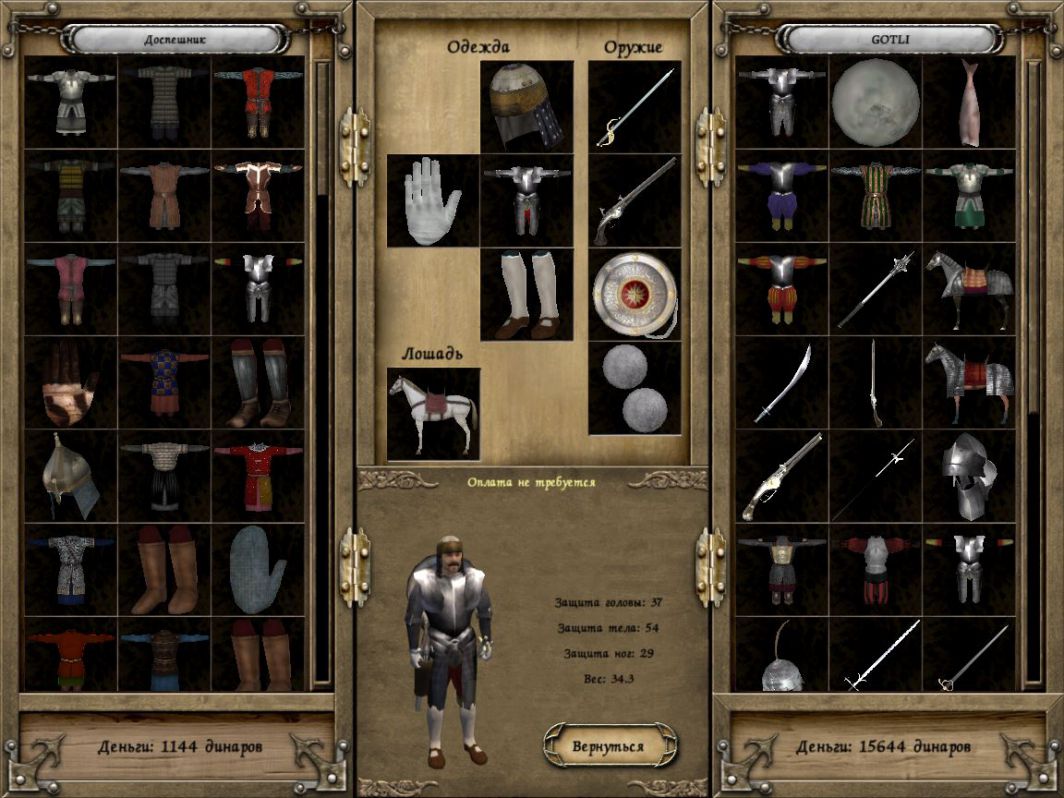Click the equipped white horse slot
1064x798 pixels.
click(433, 413)
